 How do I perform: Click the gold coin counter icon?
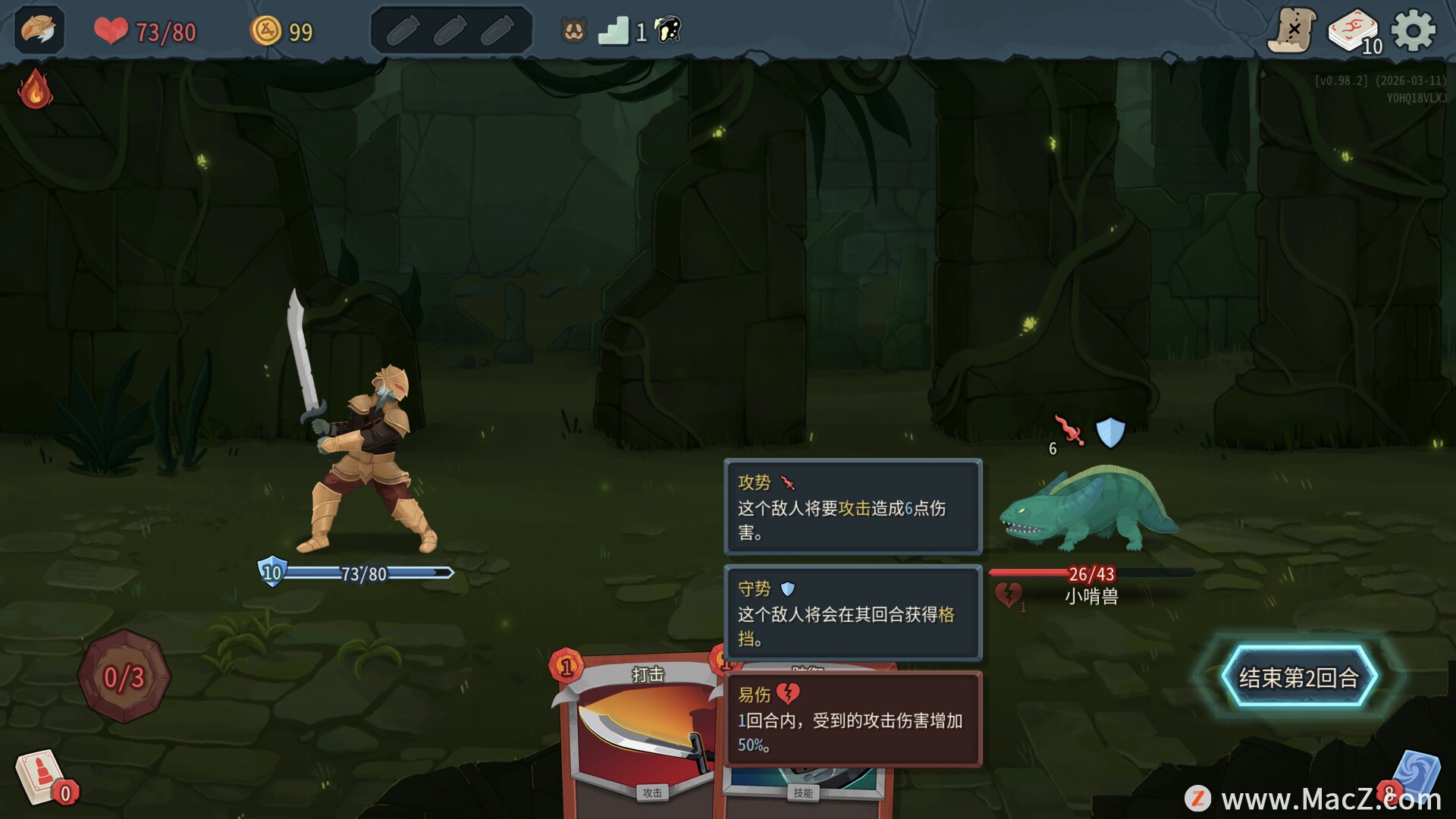point(265,31)
